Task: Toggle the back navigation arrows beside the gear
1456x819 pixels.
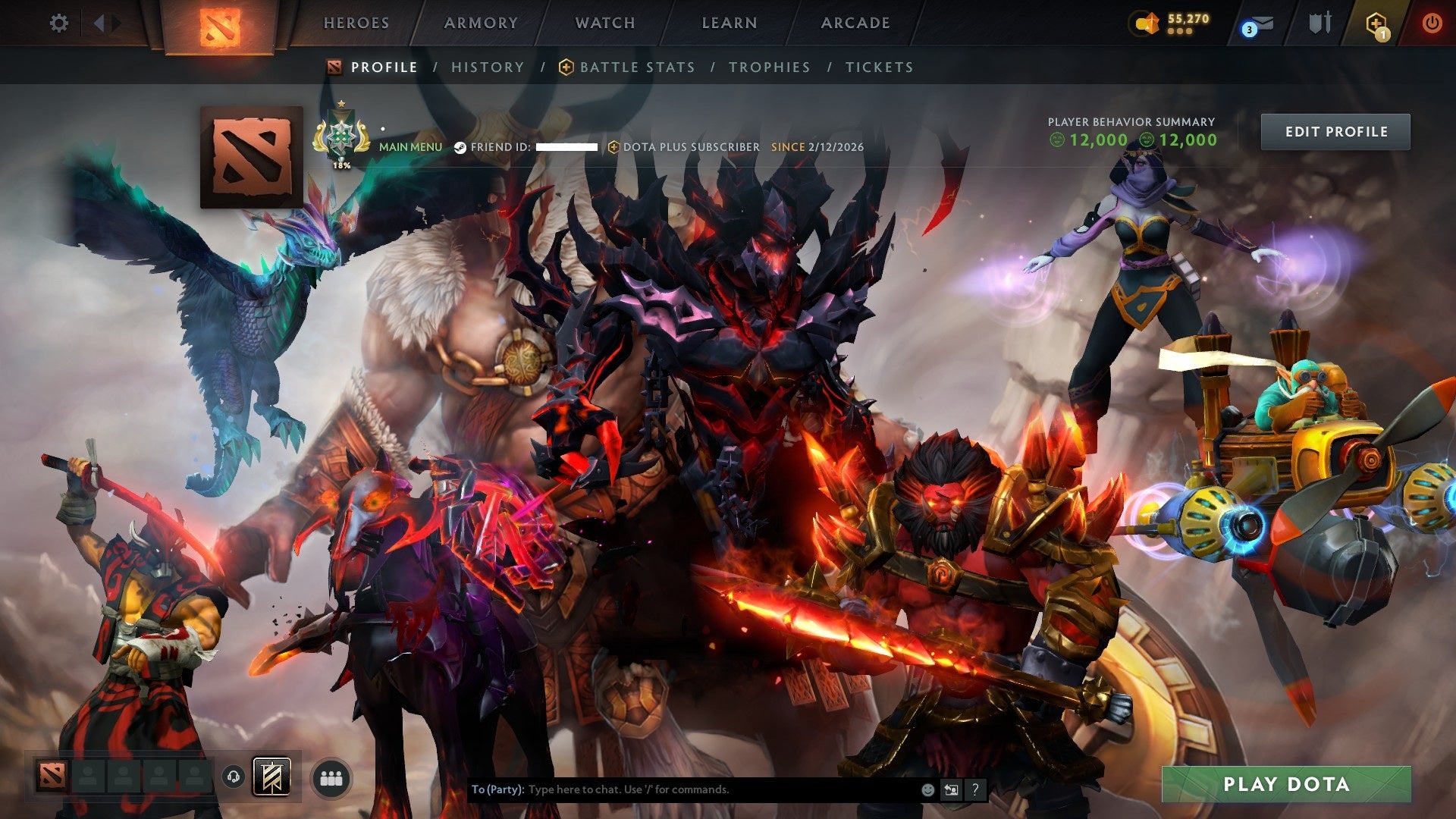Action: [x=101, y=21]
